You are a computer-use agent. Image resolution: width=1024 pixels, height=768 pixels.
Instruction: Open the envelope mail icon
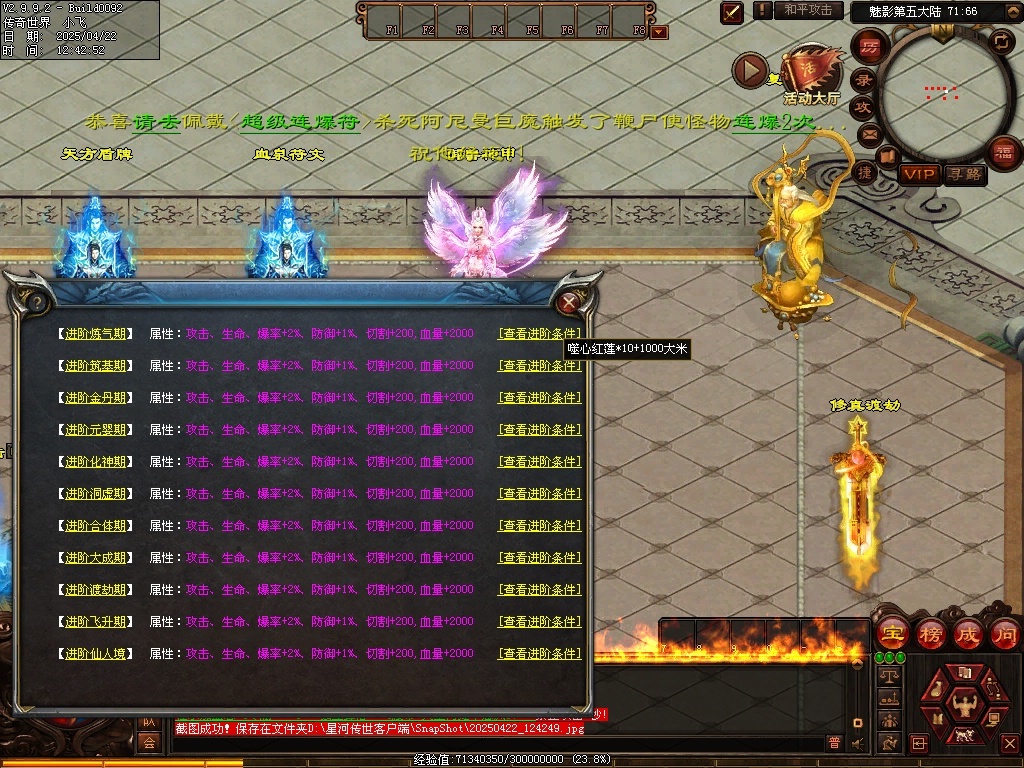(868, 134)
